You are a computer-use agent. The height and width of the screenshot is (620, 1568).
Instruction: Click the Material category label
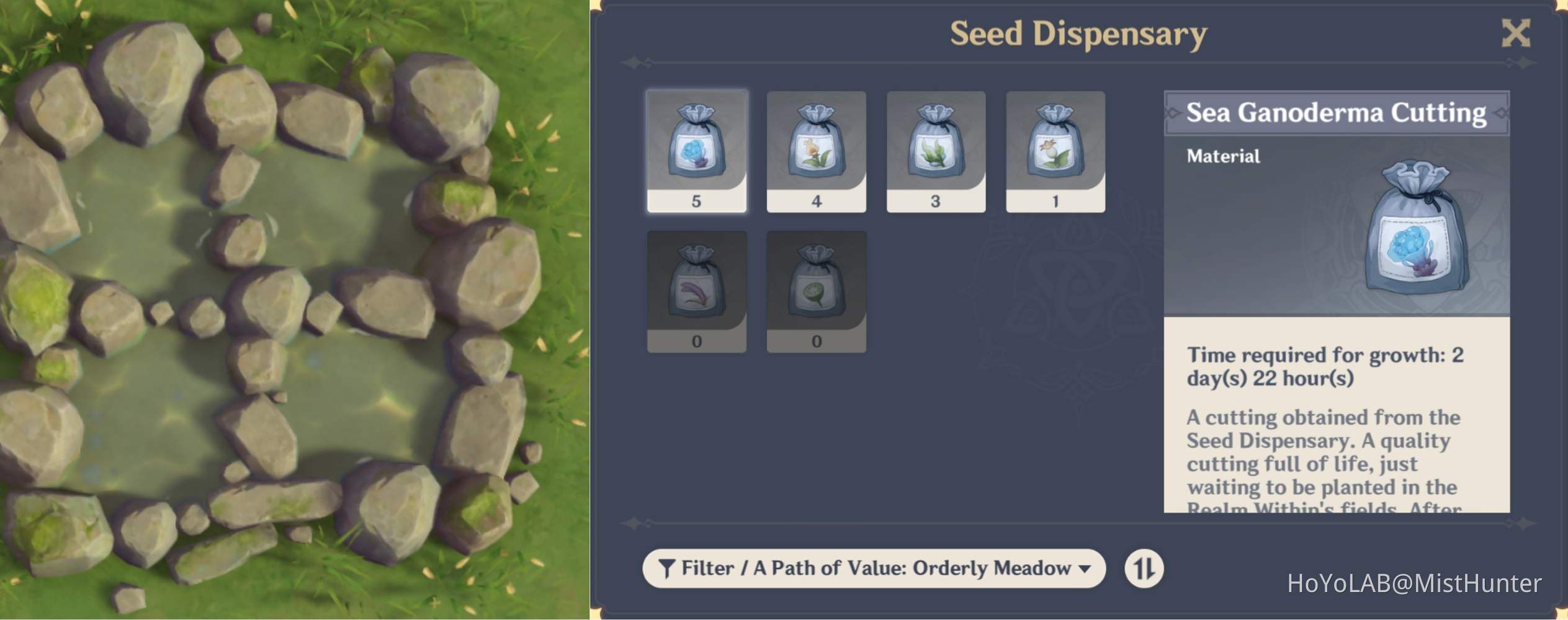[1222, 156]
